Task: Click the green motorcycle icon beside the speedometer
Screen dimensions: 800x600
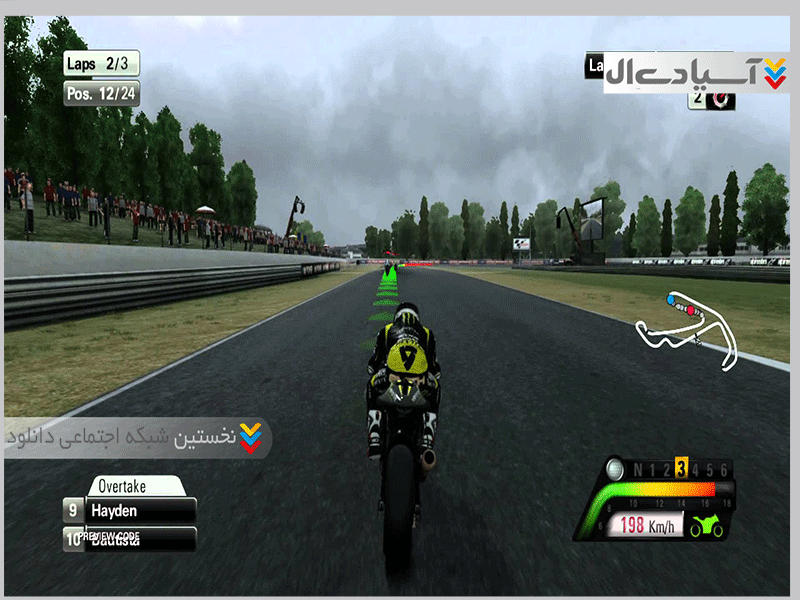Action: tap(707, 526)
